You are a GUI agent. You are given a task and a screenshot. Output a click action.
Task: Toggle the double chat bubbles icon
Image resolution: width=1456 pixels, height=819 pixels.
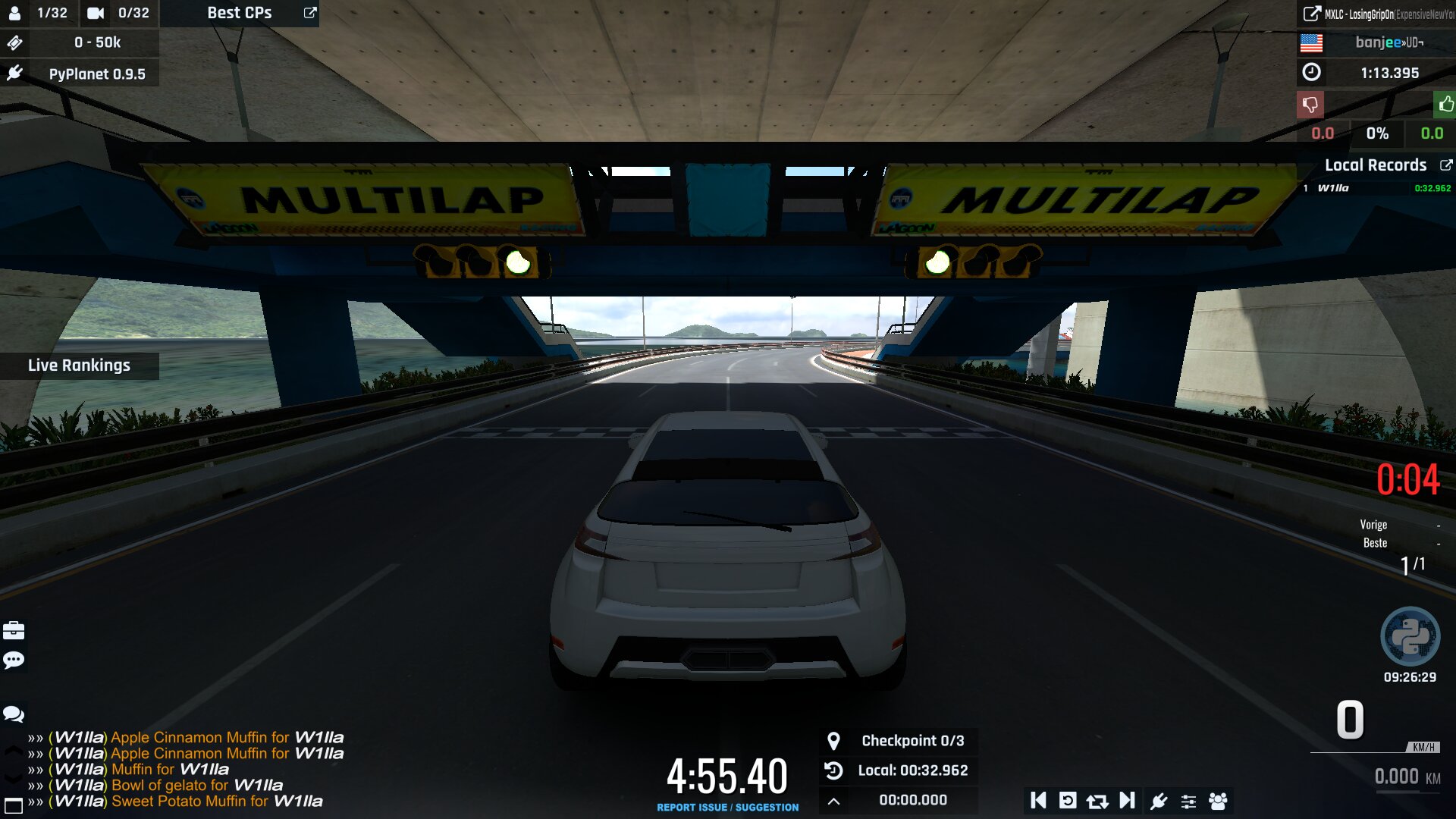point(14,714)
